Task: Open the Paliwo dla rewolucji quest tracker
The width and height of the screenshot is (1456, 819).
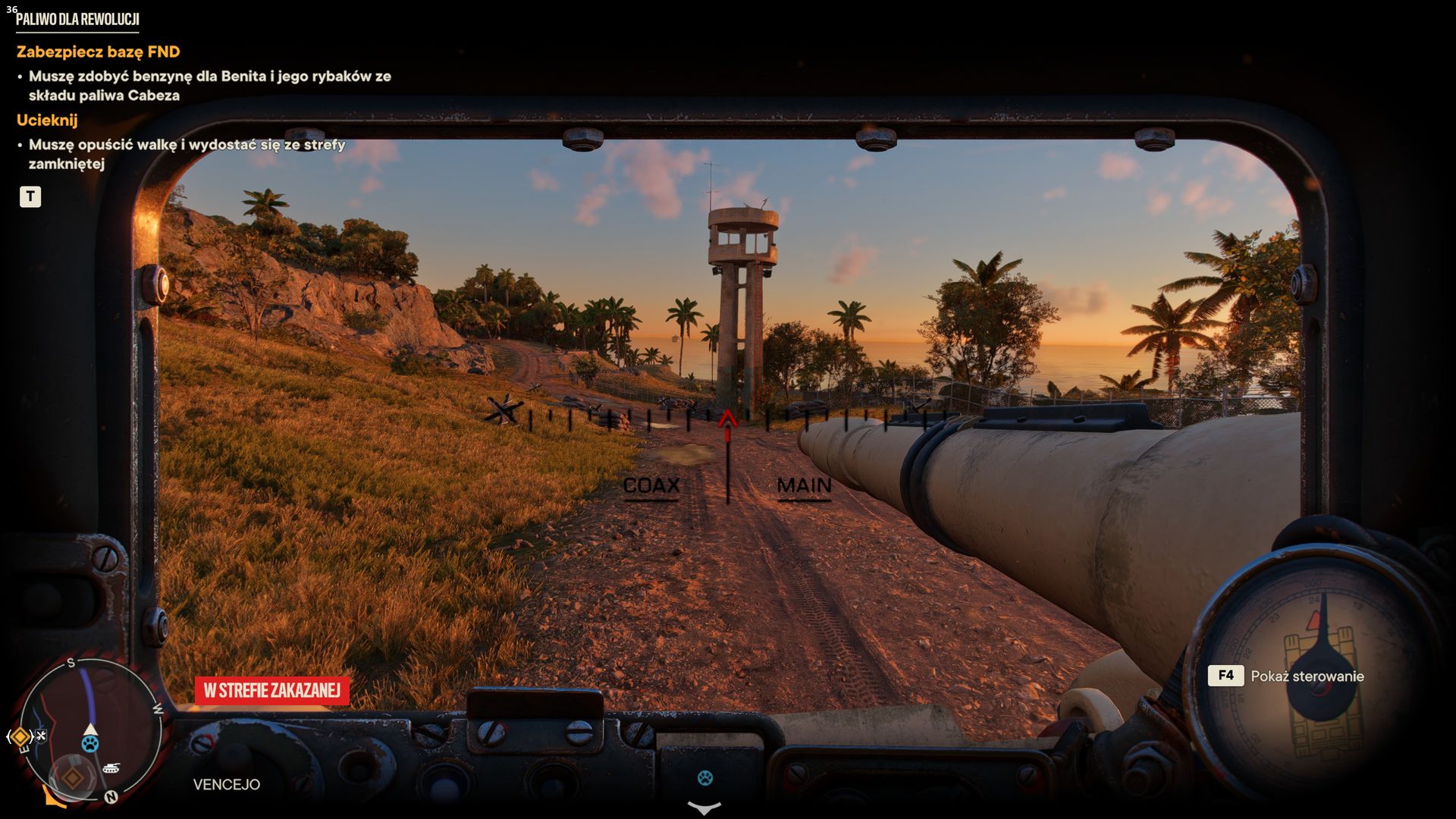Action: tap(77, 20)
